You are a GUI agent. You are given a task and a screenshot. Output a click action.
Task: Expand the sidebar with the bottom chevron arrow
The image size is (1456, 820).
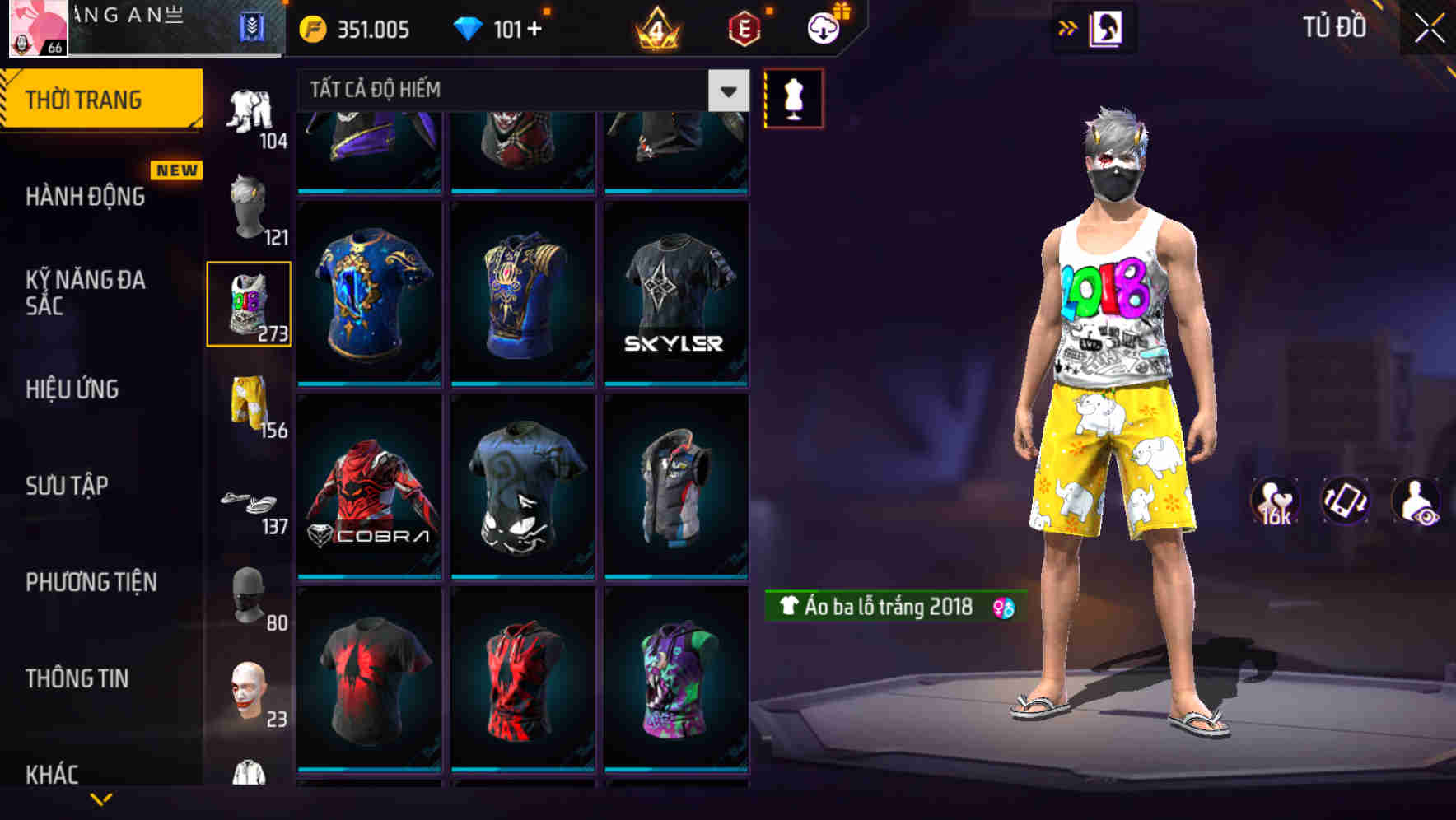101,800
